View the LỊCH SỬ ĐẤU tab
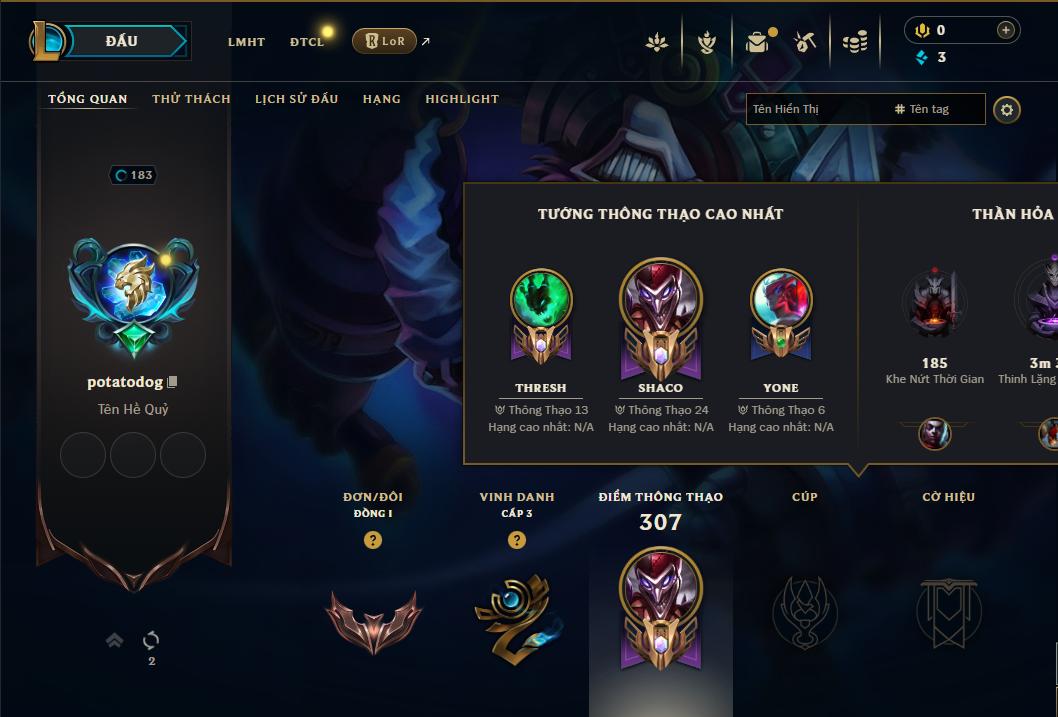1058x717 pixels. coord(296,99)
